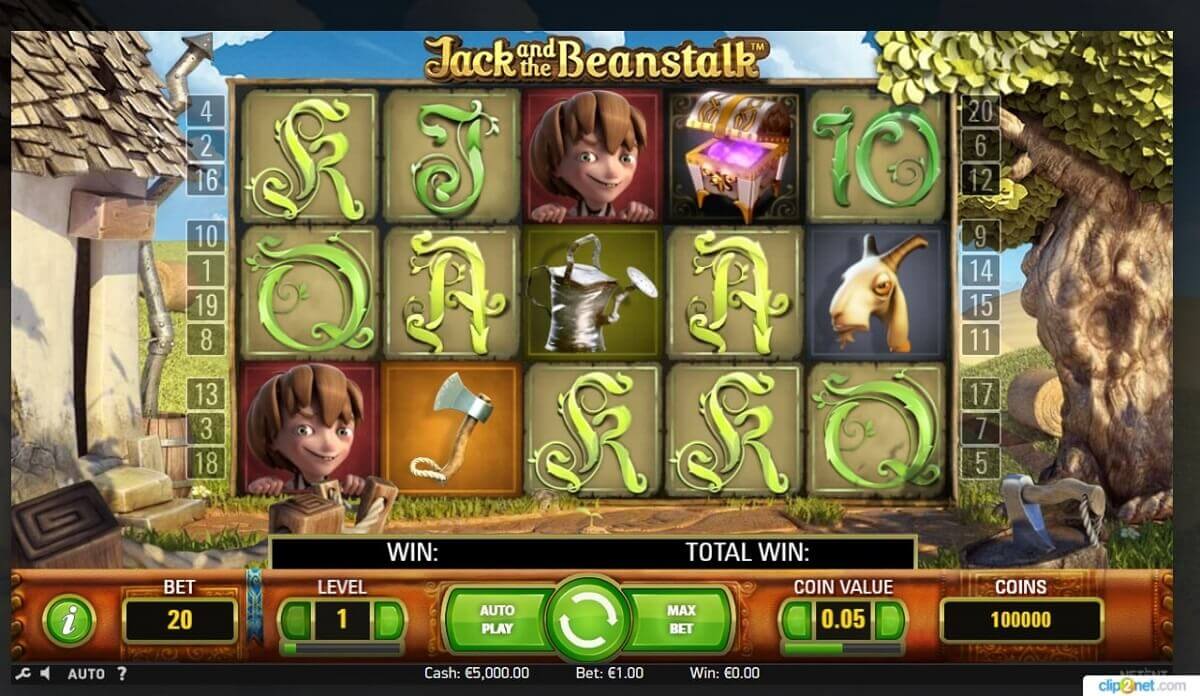Viewport: 1200px width, 696px height.
Task: Select Max Bet
Action: [681, 619]
